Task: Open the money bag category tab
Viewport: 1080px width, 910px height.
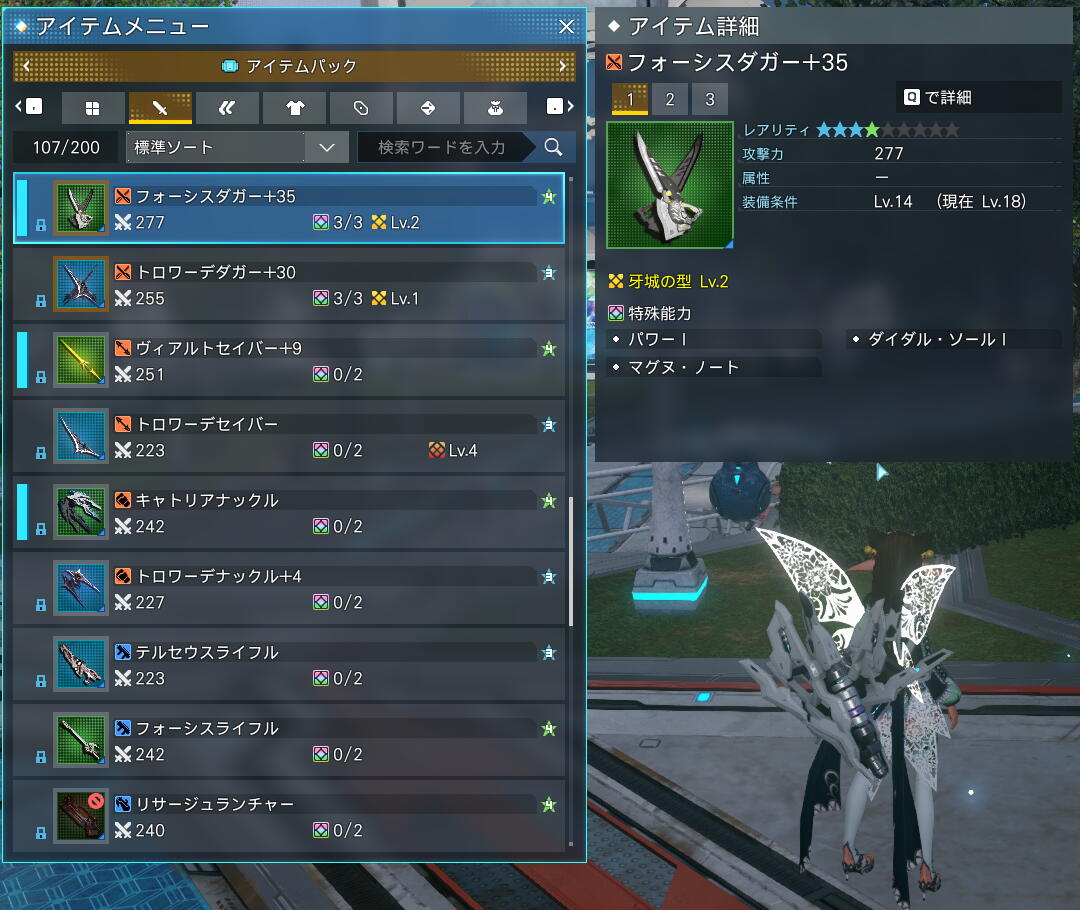Action: [495, 108]
